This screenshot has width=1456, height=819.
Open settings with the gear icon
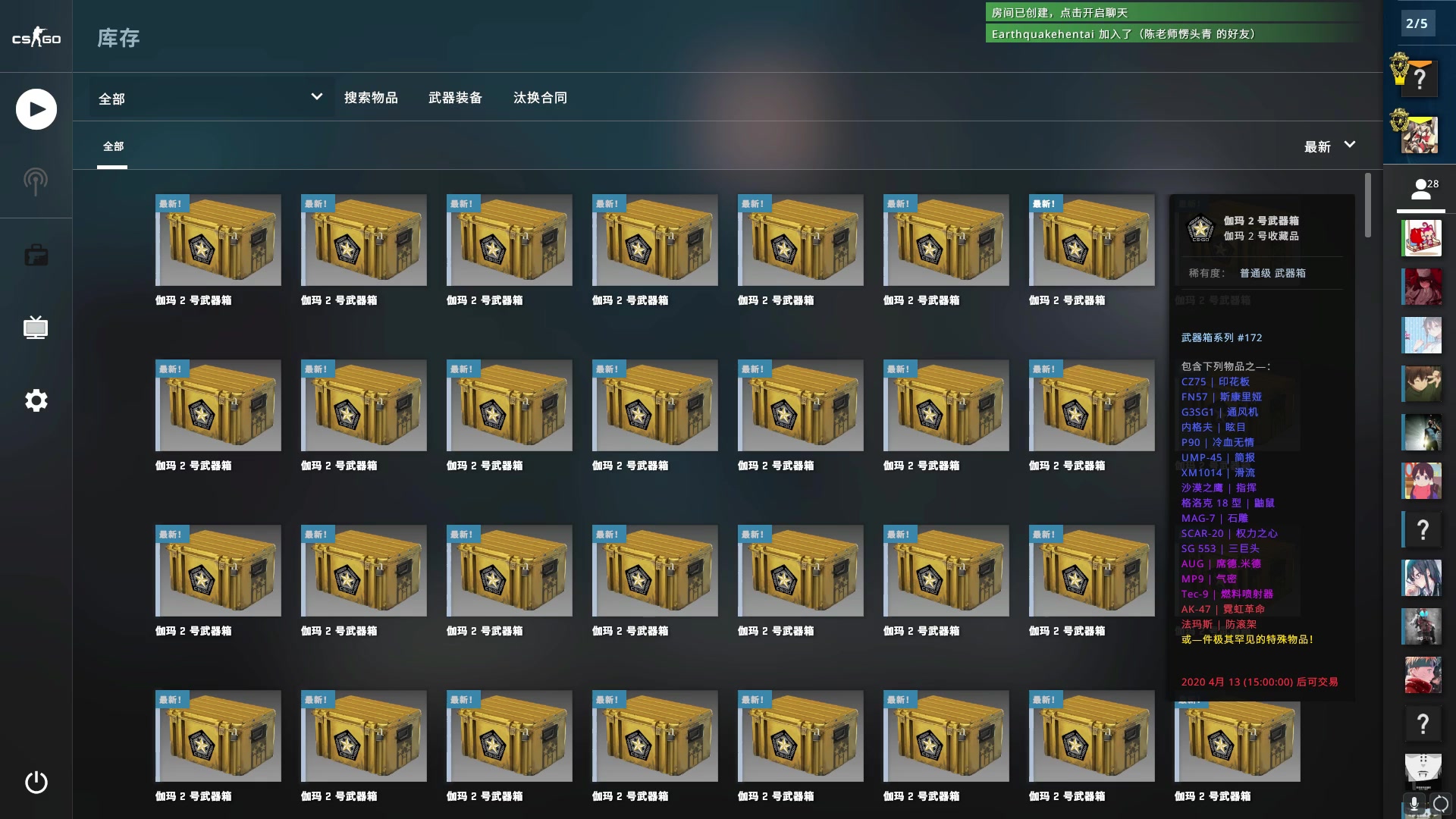35,400
